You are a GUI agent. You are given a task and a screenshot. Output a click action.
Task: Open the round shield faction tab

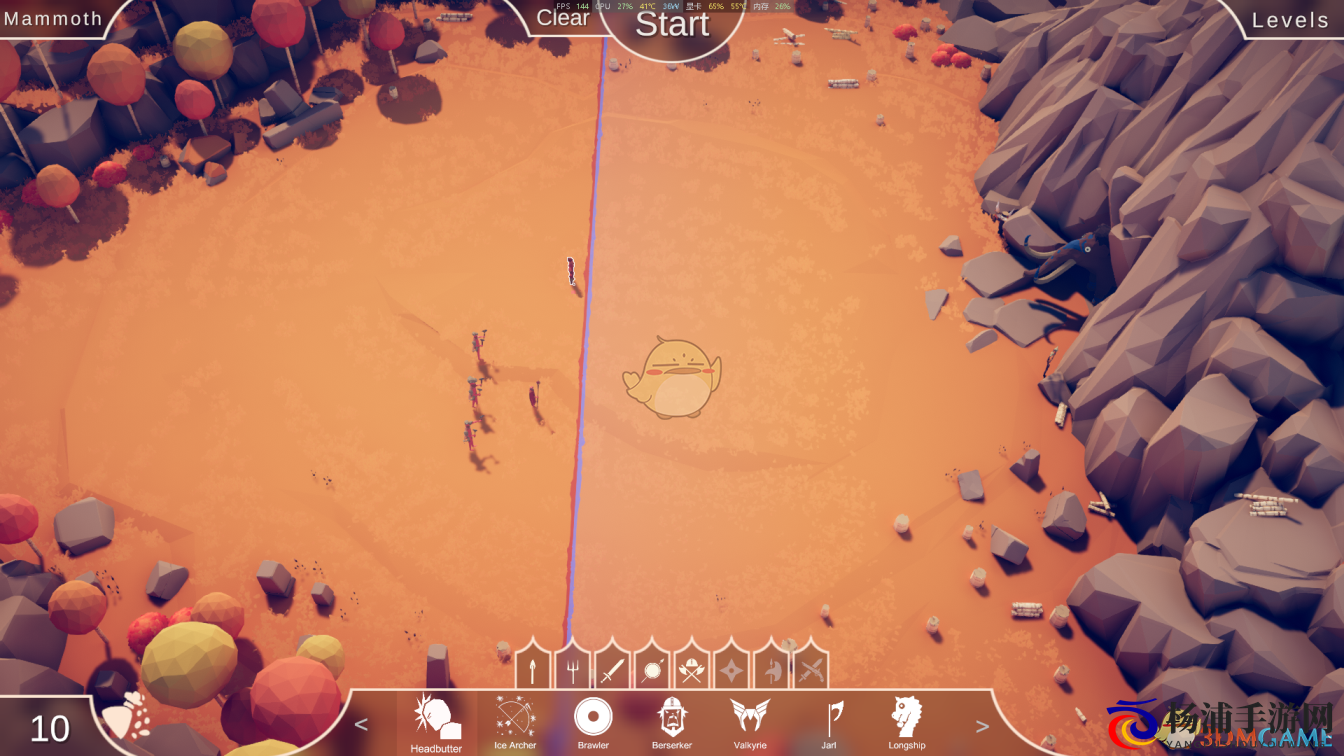(x=652, y=668)
